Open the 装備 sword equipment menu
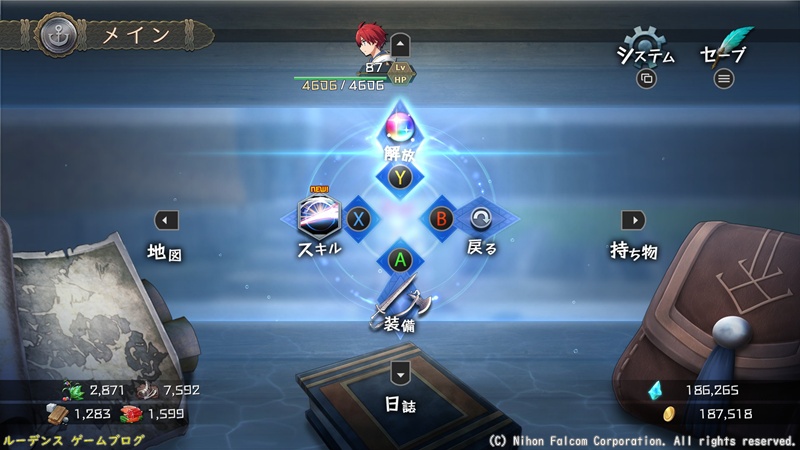 coord(399,305)
